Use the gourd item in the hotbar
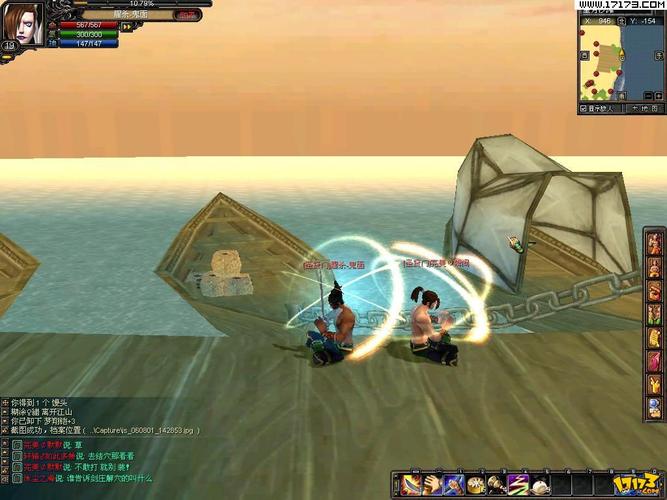This screenshot has height=500, width=667. 497,484
